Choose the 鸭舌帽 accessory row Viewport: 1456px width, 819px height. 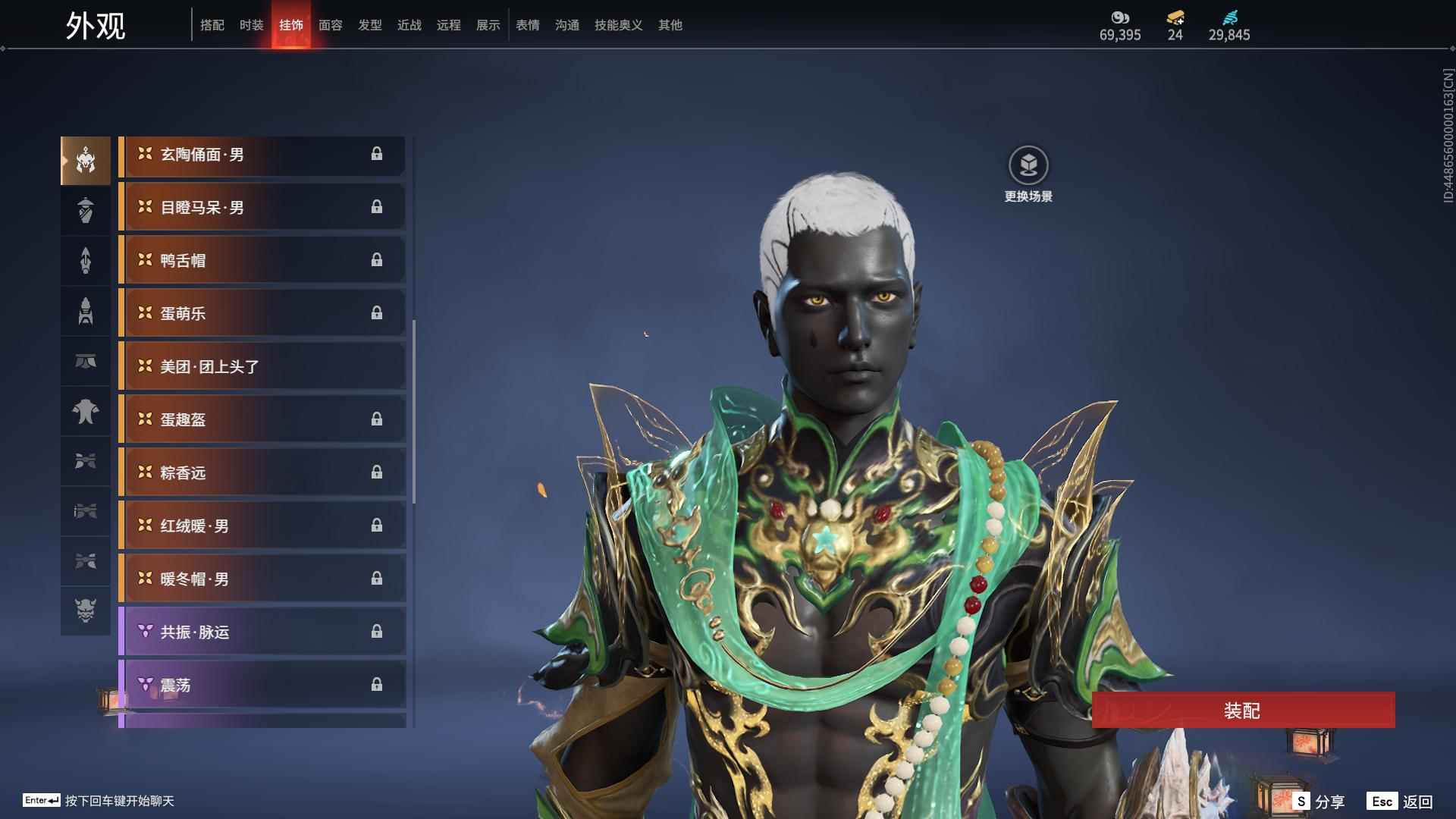click(262, 261)
